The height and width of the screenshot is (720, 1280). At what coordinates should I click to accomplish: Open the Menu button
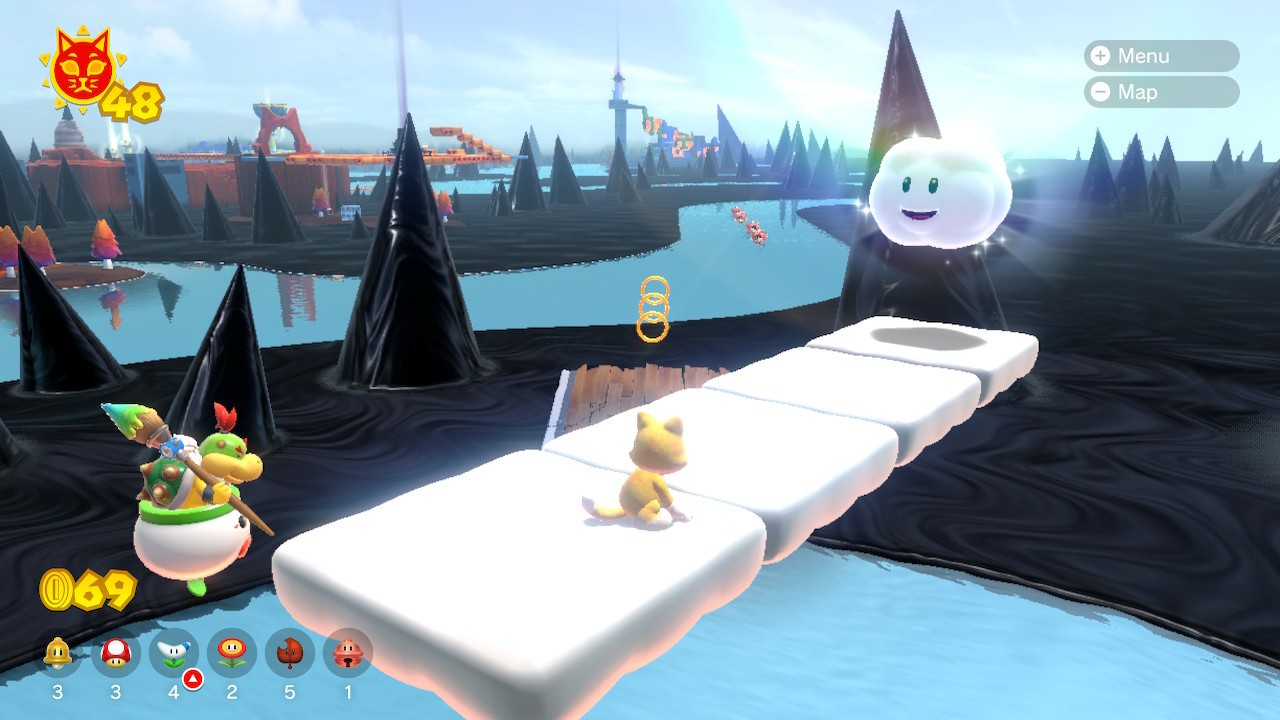[x=1160, y=56]
